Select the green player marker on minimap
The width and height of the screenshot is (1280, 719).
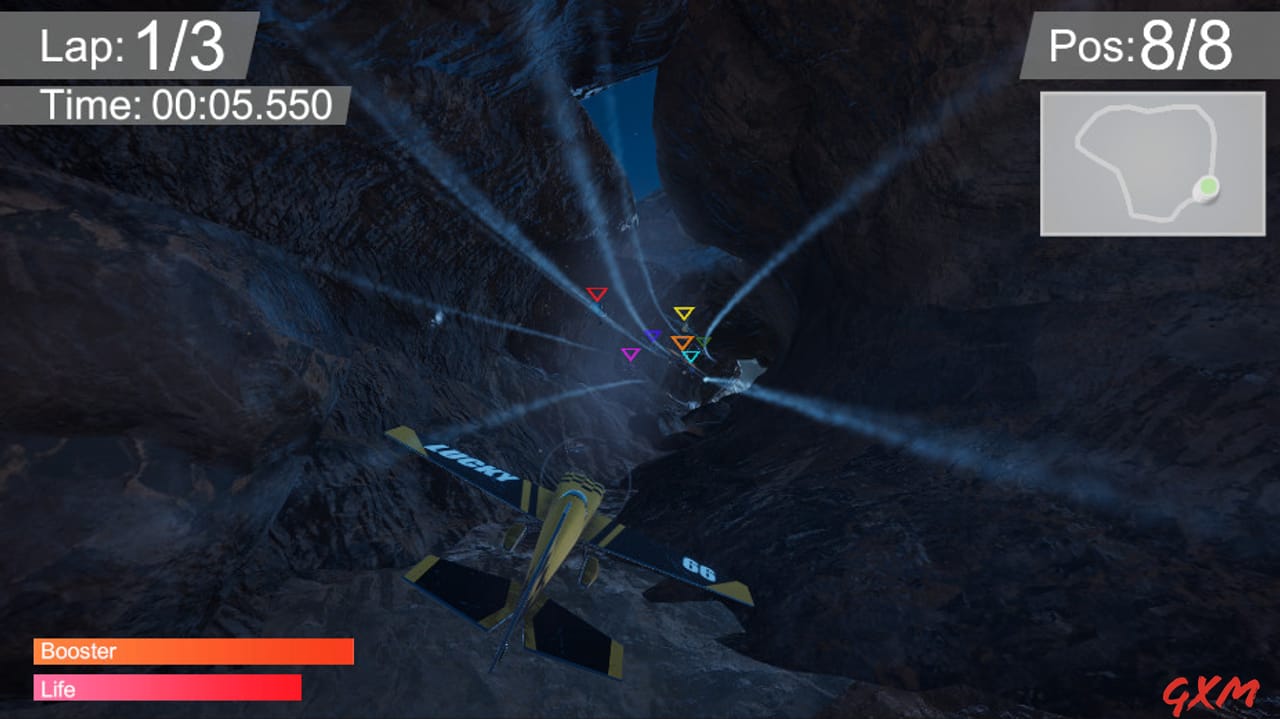pyautogui.click(x=1208, y=186)
